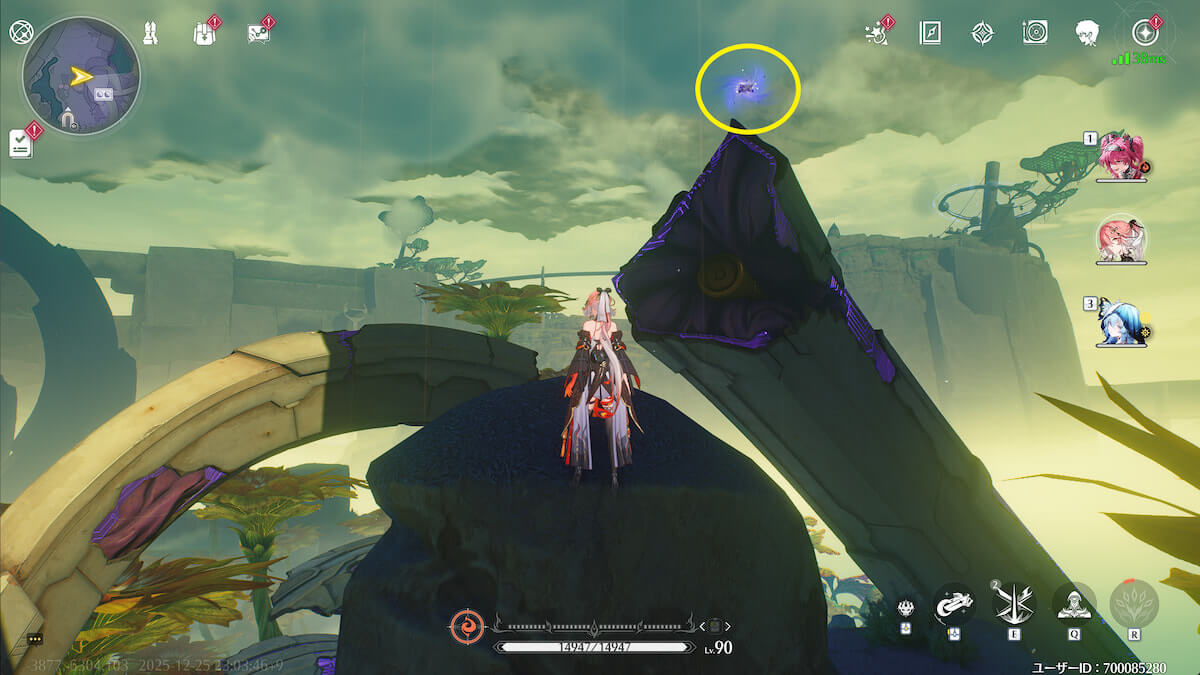Open the compass guidebook
This screenshot has width=1200, height=675.
[x=930, y=32]
